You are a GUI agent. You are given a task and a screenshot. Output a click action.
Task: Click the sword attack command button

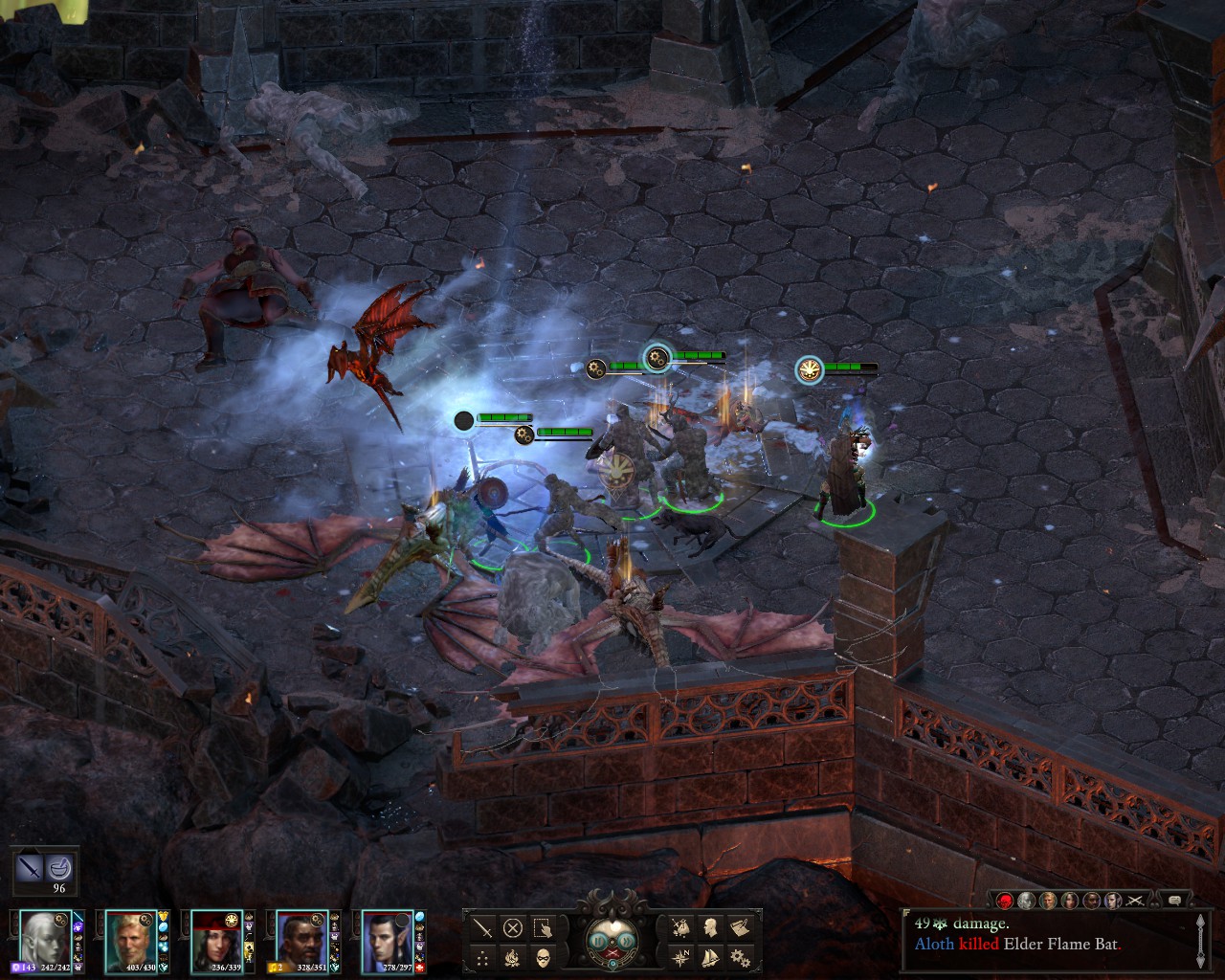click(483, 927)
